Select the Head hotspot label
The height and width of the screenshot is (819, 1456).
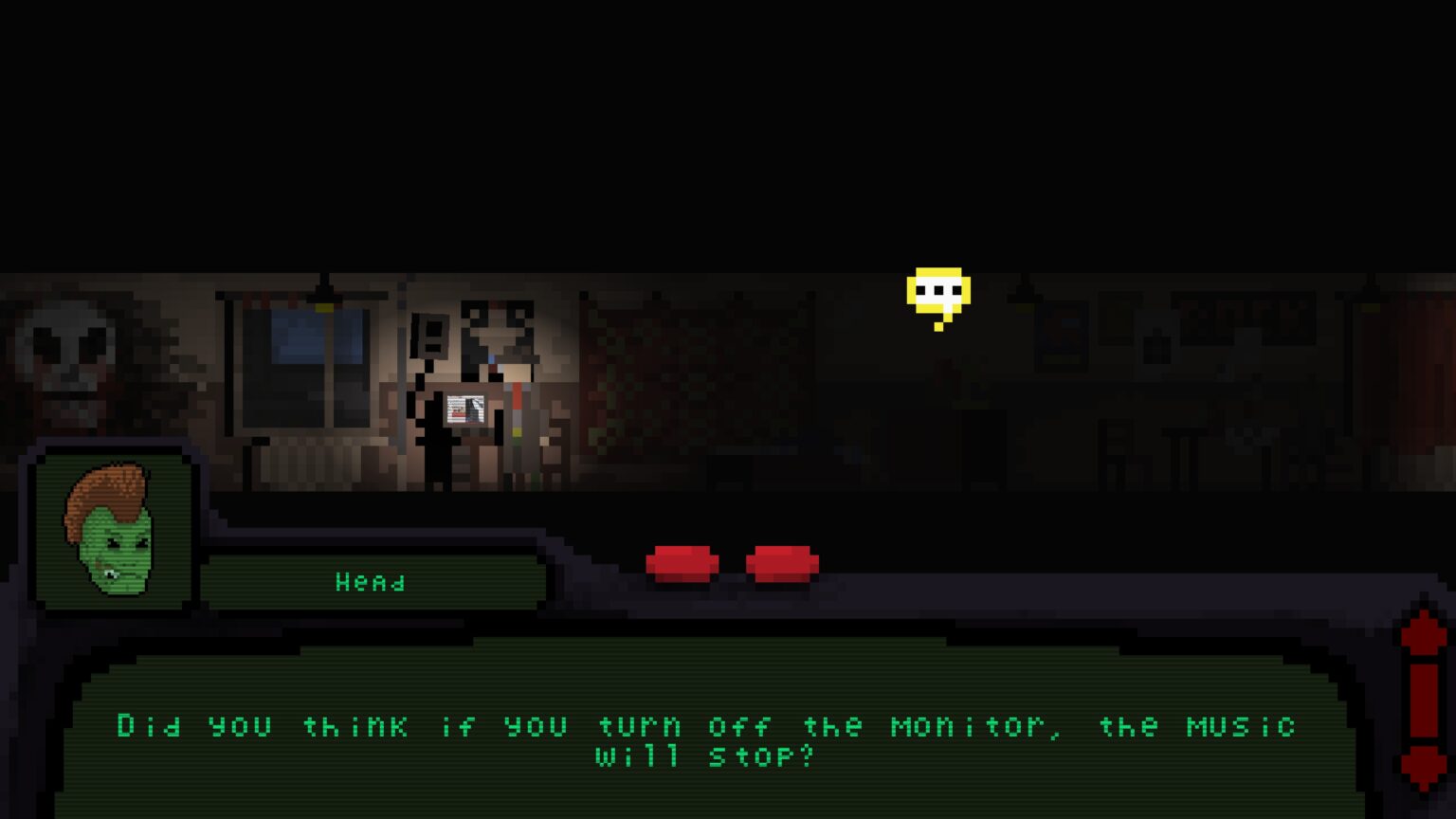(x=373, y=582)
